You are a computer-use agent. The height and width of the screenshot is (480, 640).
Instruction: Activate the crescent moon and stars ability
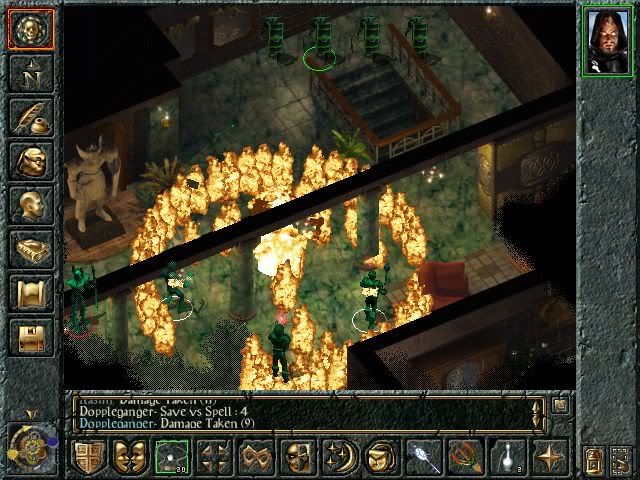pyautogui.click(x=336, y=458)
